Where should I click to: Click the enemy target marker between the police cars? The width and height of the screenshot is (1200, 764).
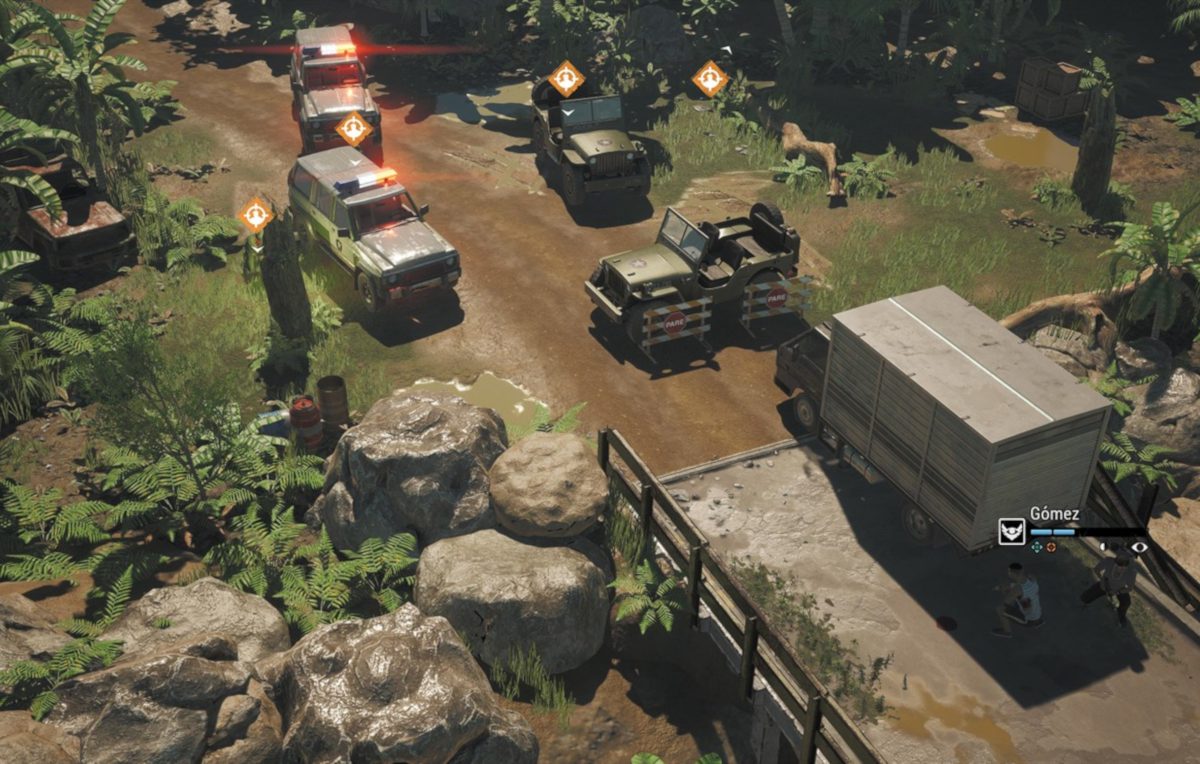(x=354, y=127)
